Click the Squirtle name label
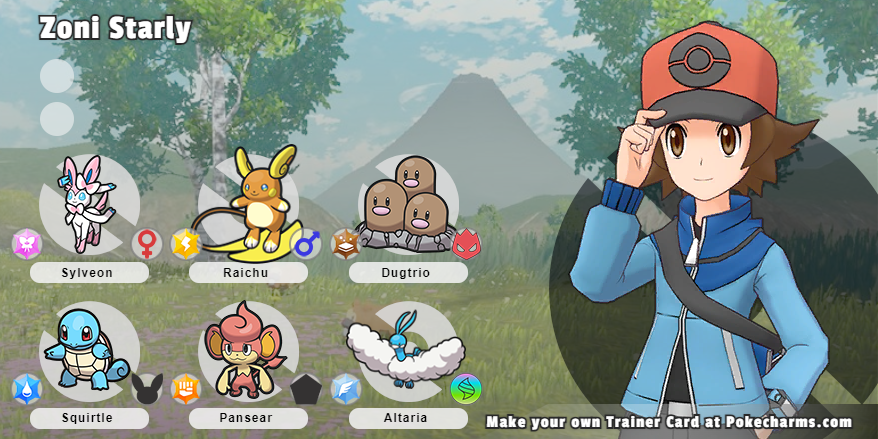Image resolution: width=878 pixels, height=439 pixels. click(x=89, y=418)
